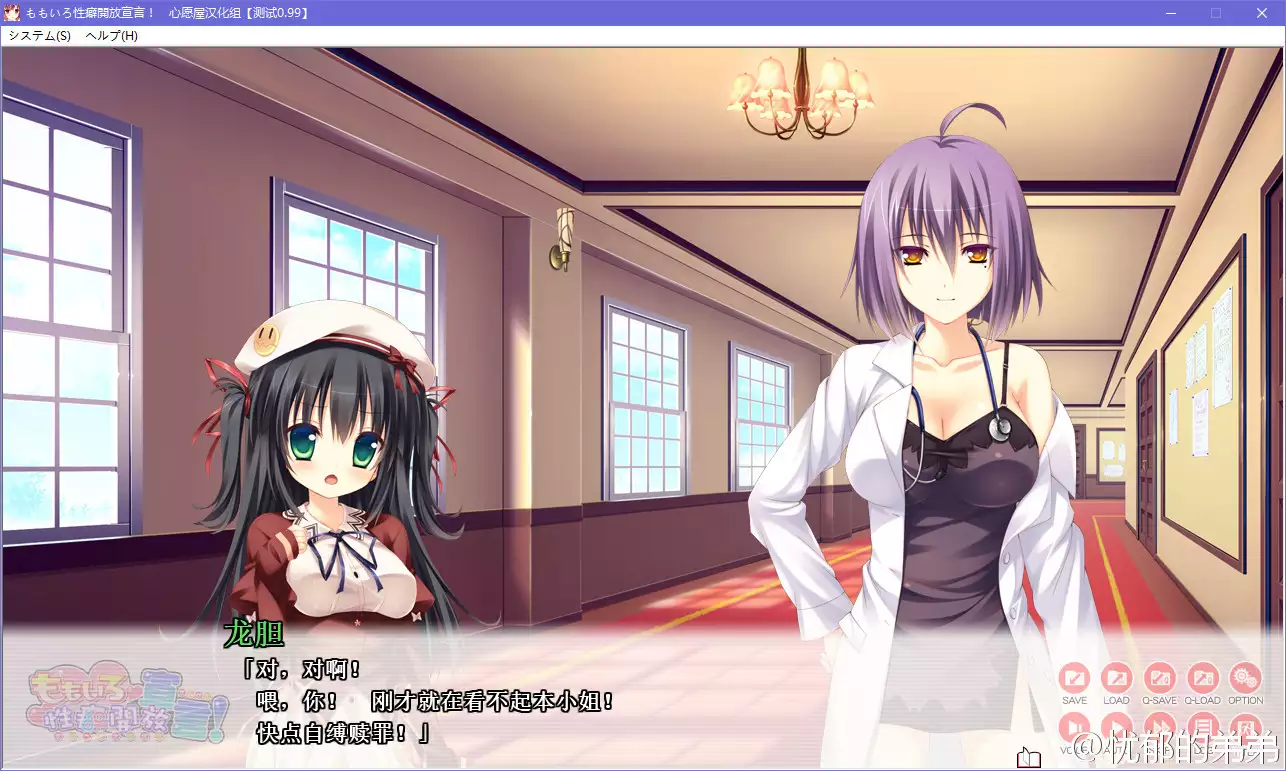Quick save with Q-SAVE button
Screen dimensions: 1286x771
pyautogui.click(x=1160, y=679)
